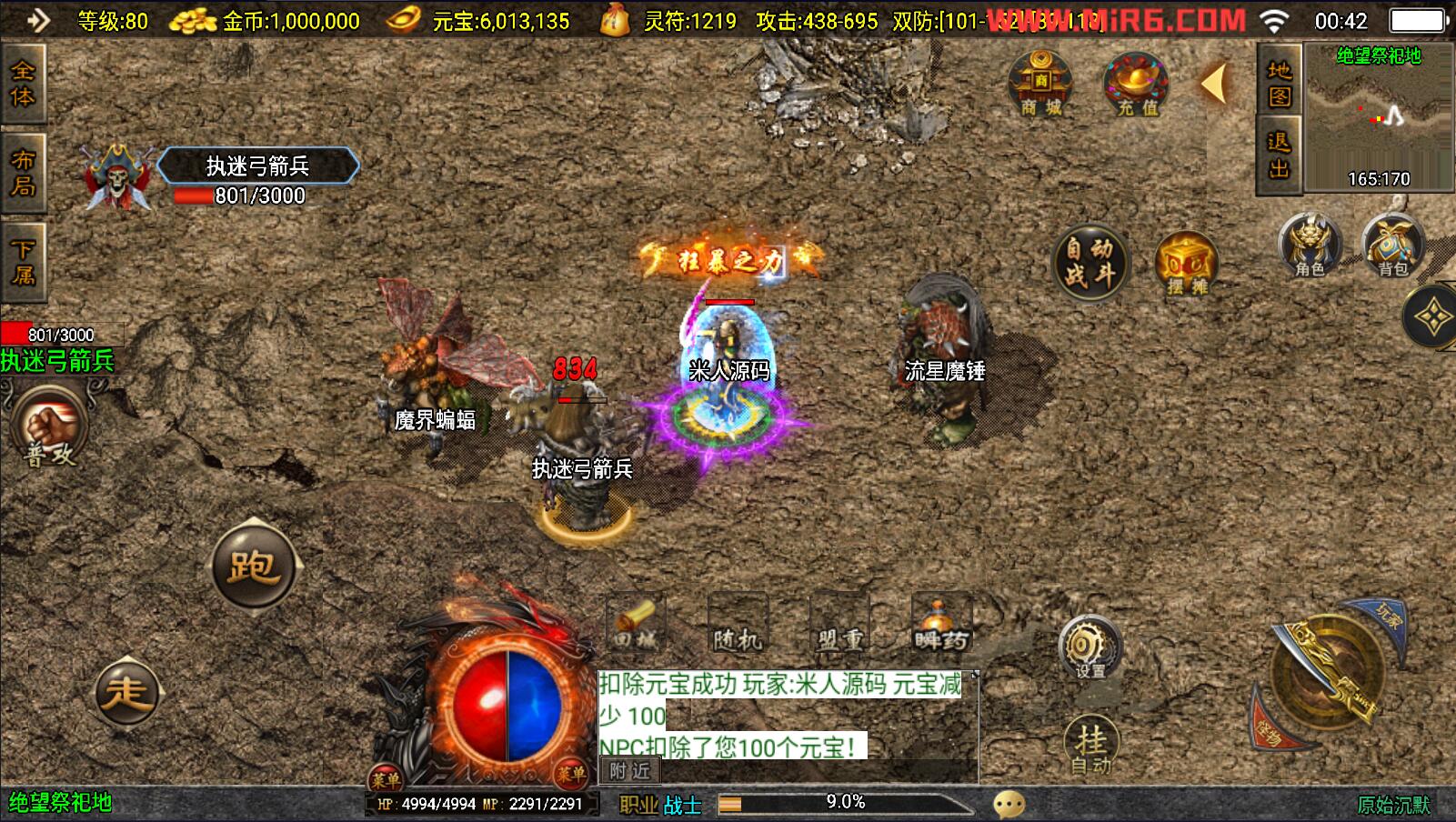Image resolution: width=1456 pixels, height=822 pixels.
Task: Toggle 自动战斗 auto-battle
Action: [x=1089, y=262]
